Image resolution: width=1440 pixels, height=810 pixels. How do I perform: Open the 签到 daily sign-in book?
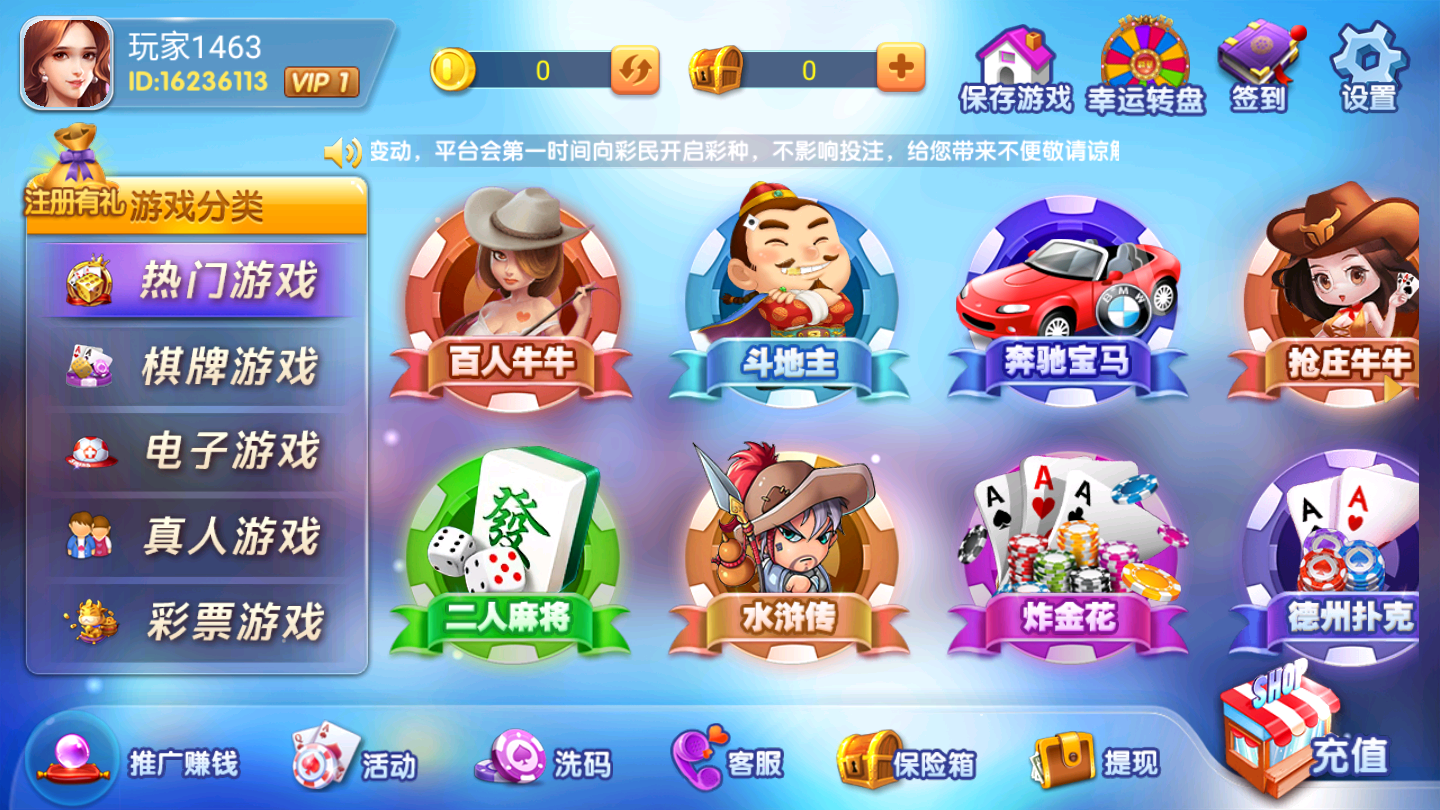(1258, 60)
